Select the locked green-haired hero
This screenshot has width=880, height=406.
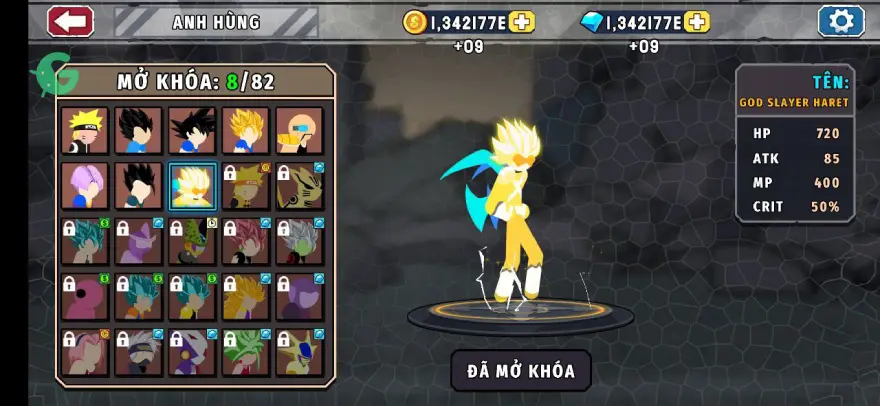(x=247, y=352)
